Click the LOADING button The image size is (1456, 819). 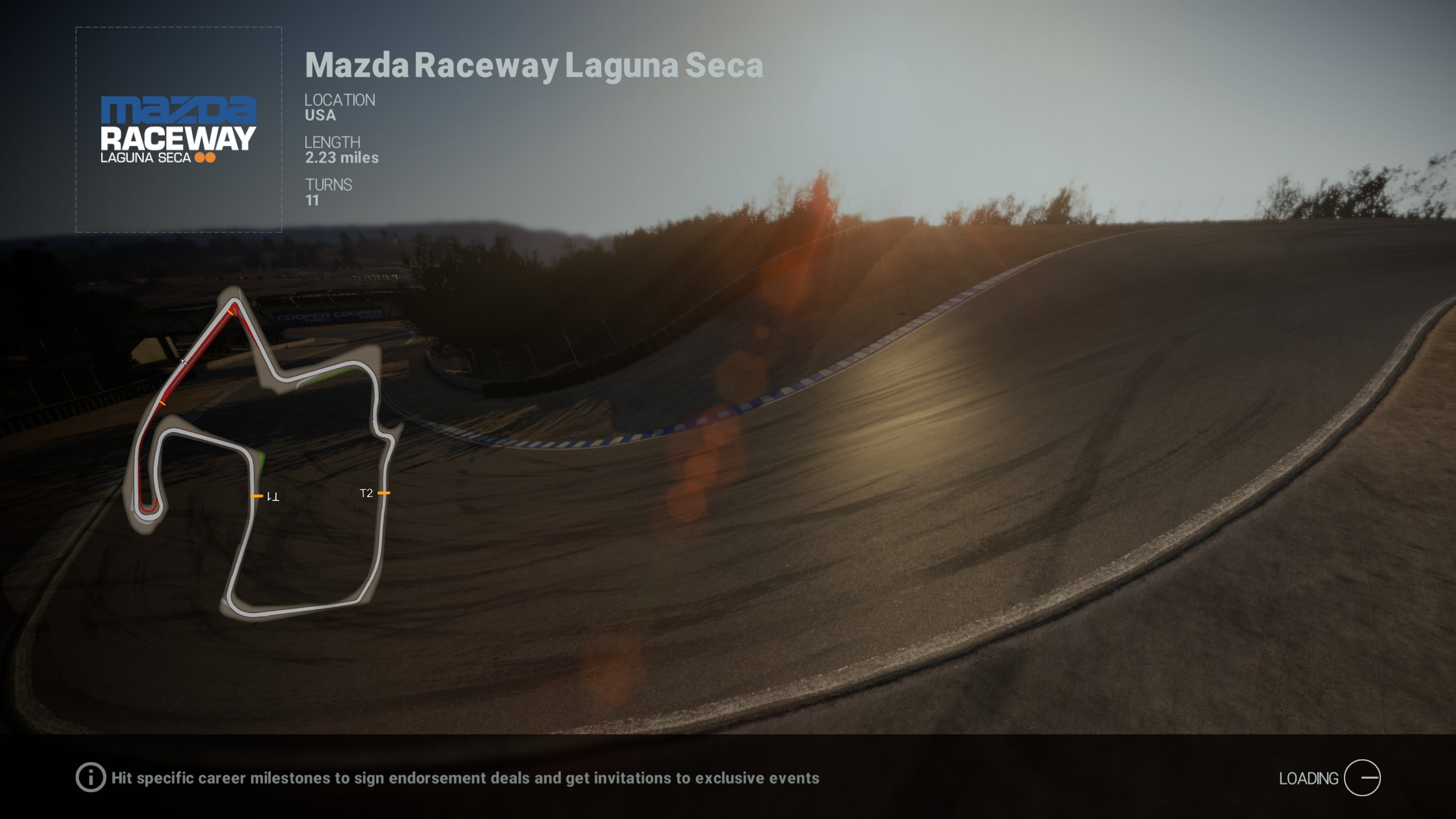(1314, 777)
